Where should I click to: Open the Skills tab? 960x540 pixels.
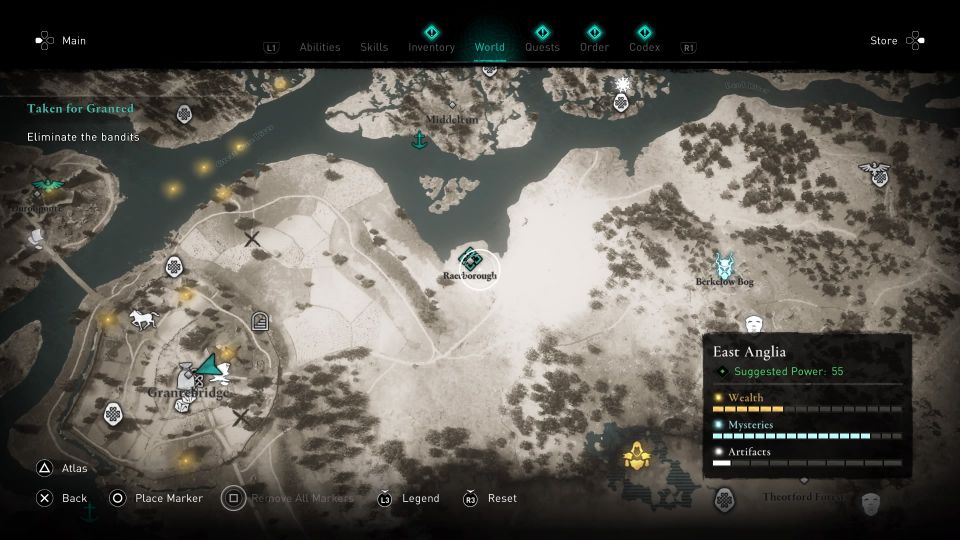pos(374,47)
